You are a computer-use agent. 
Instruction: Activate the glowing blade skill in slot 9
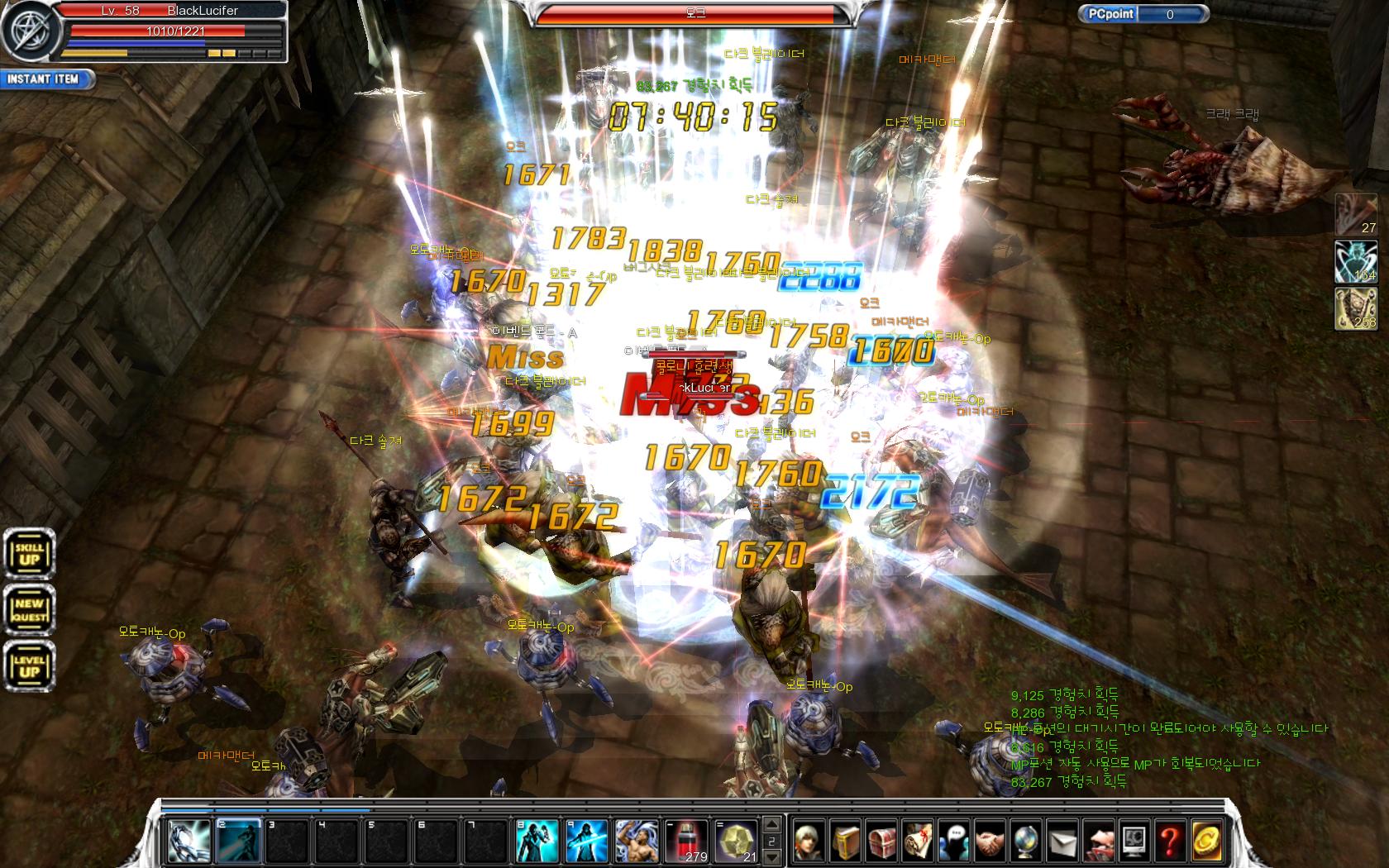(586, 841)
